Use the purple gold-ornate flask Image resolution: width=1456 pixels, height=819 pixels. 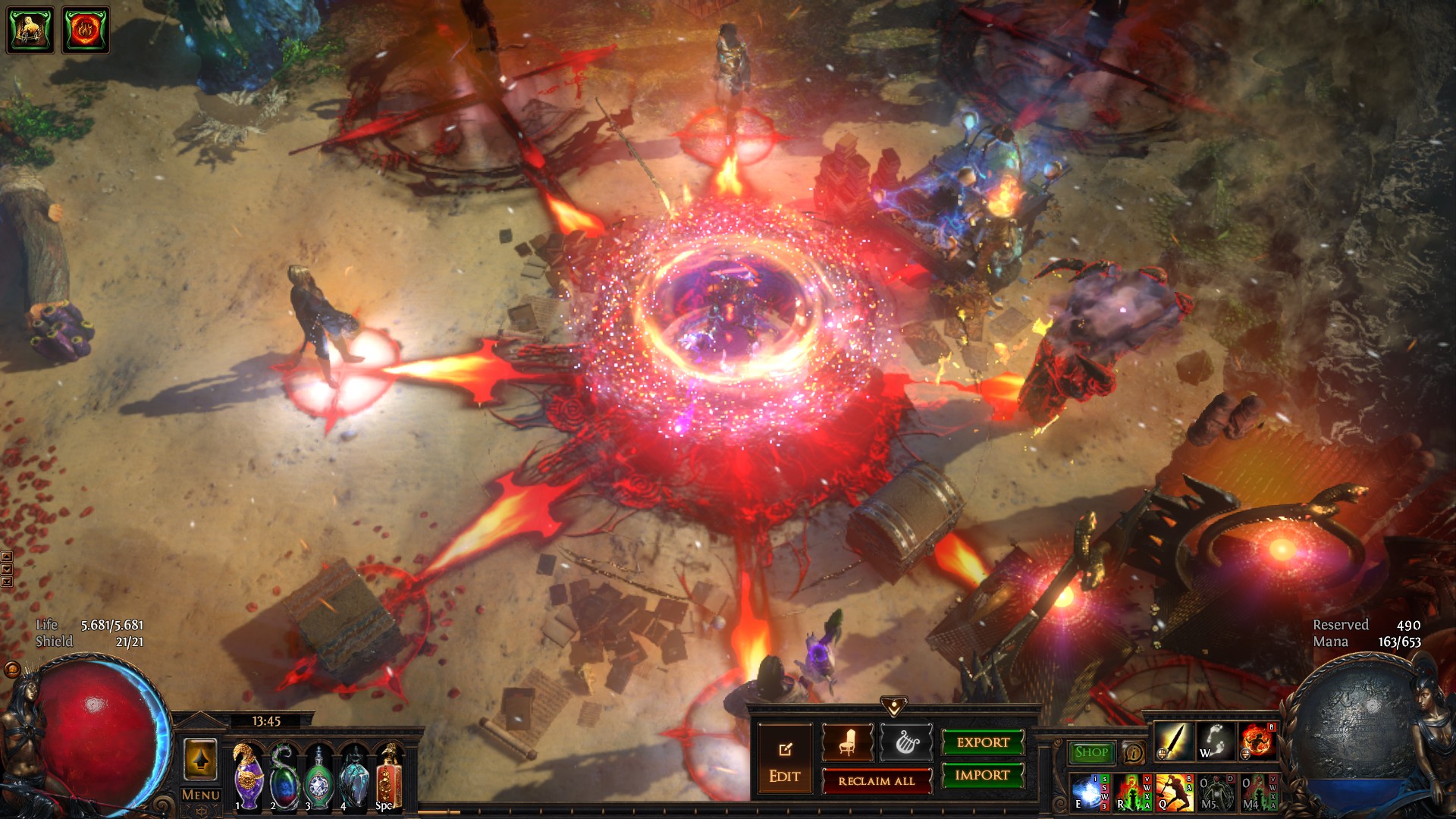(248, 777)
